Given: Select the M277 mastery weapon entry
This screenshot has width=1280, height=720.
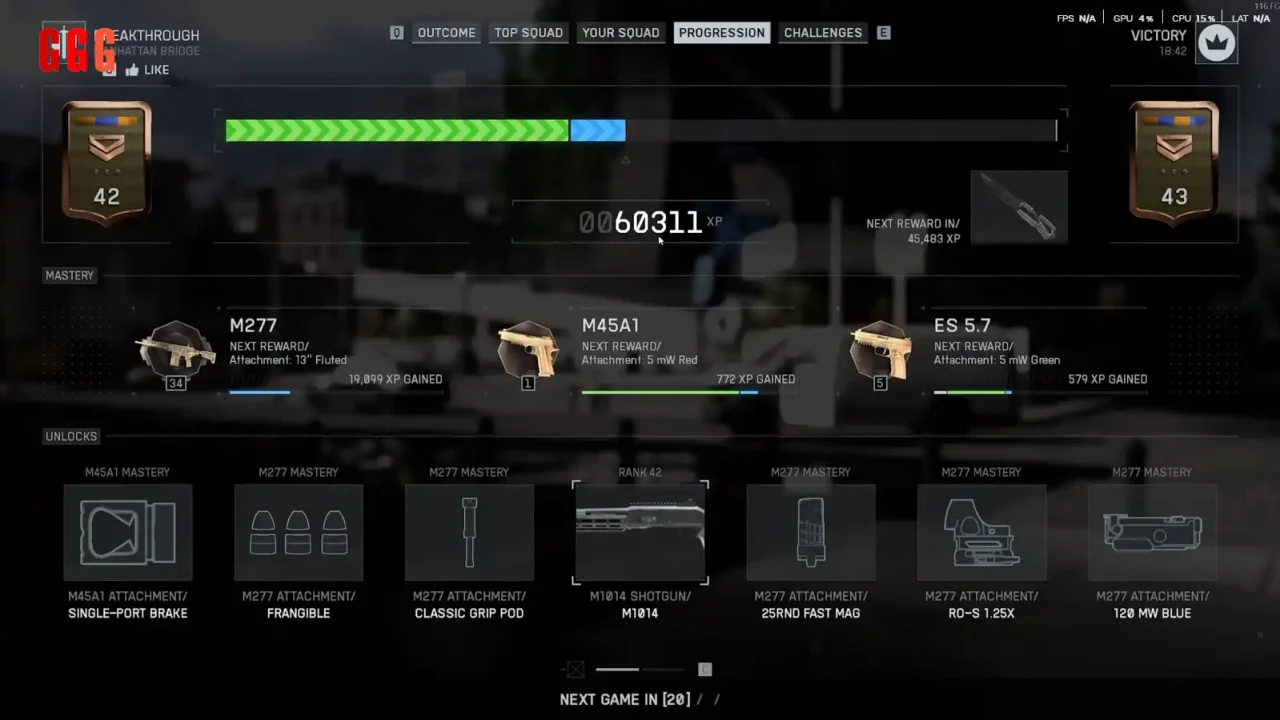Looking at the screenshot, I should coord(176,349).
